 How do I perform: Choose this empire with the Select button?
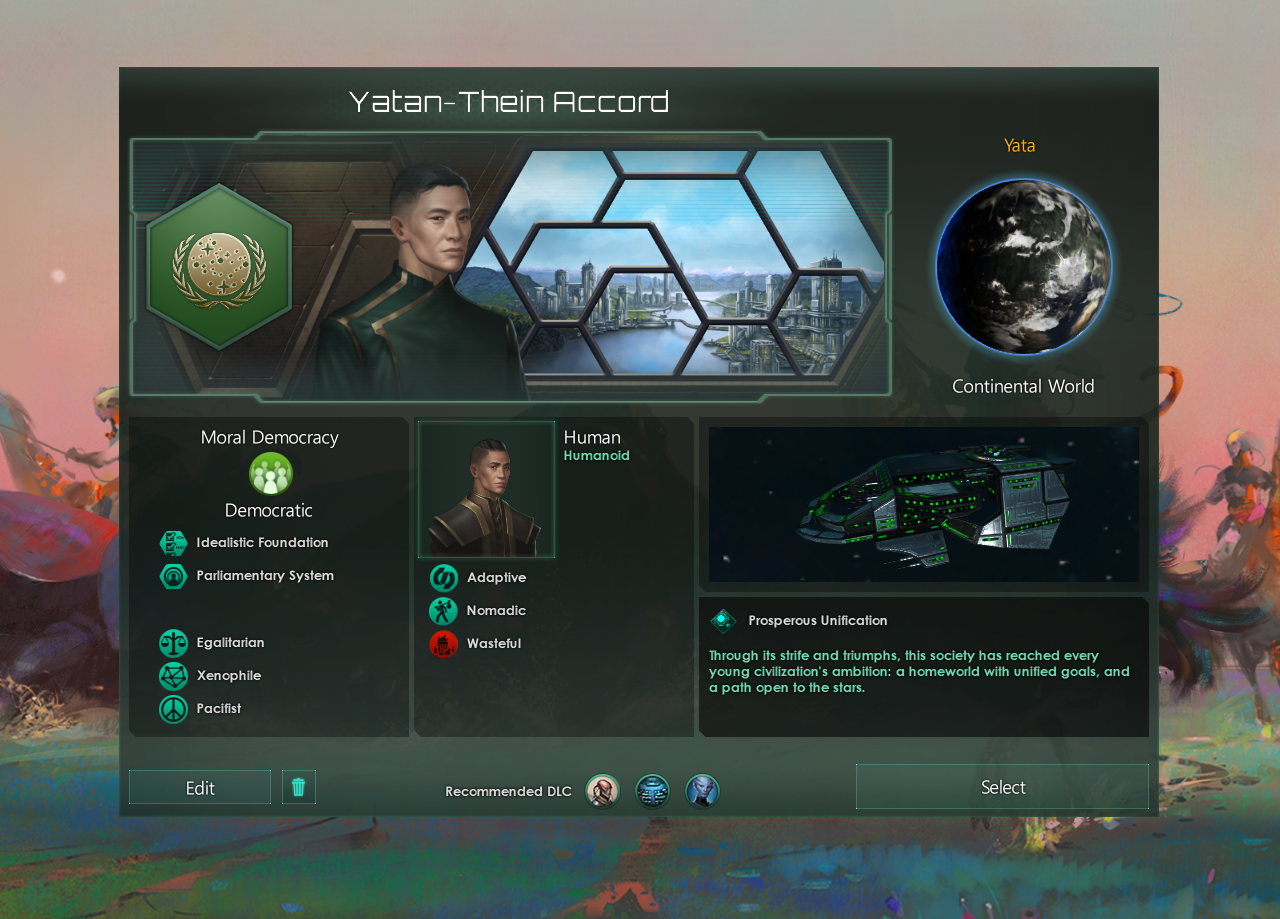1002,787
